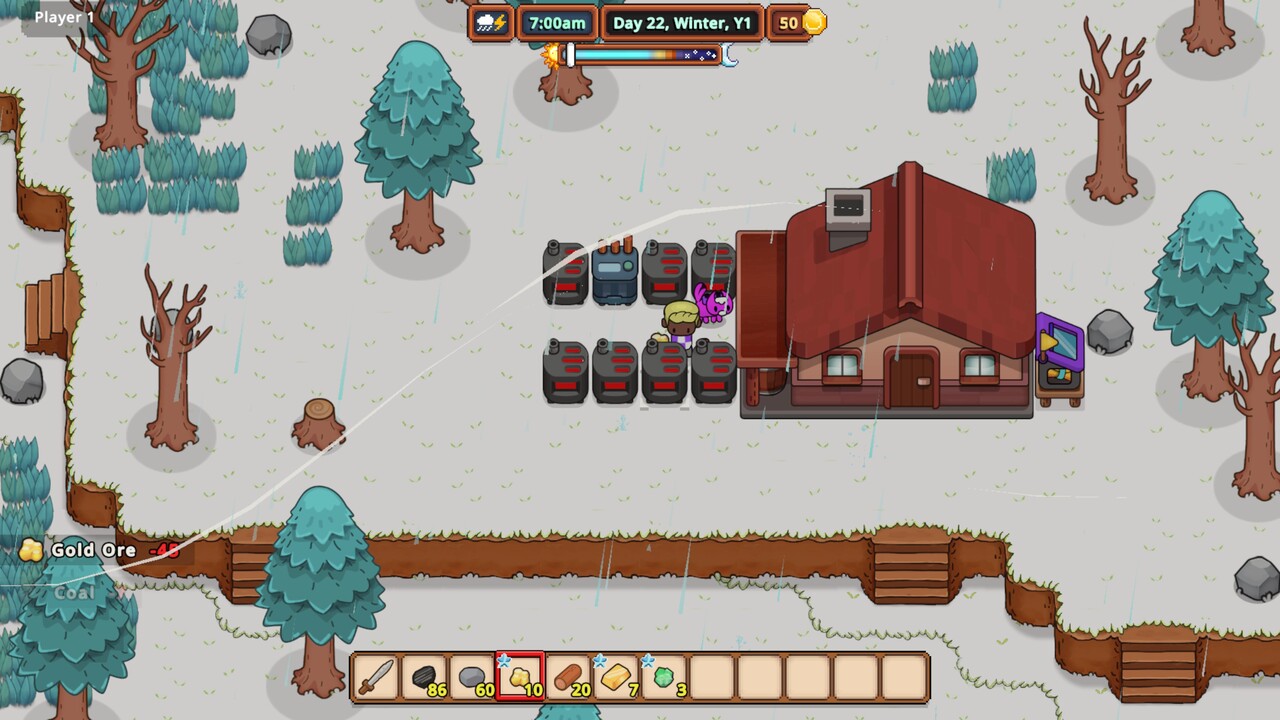
Task: Click the Day 22, Winter, Y1 banner
Action: pyautogui.click(x=683, y=22)
